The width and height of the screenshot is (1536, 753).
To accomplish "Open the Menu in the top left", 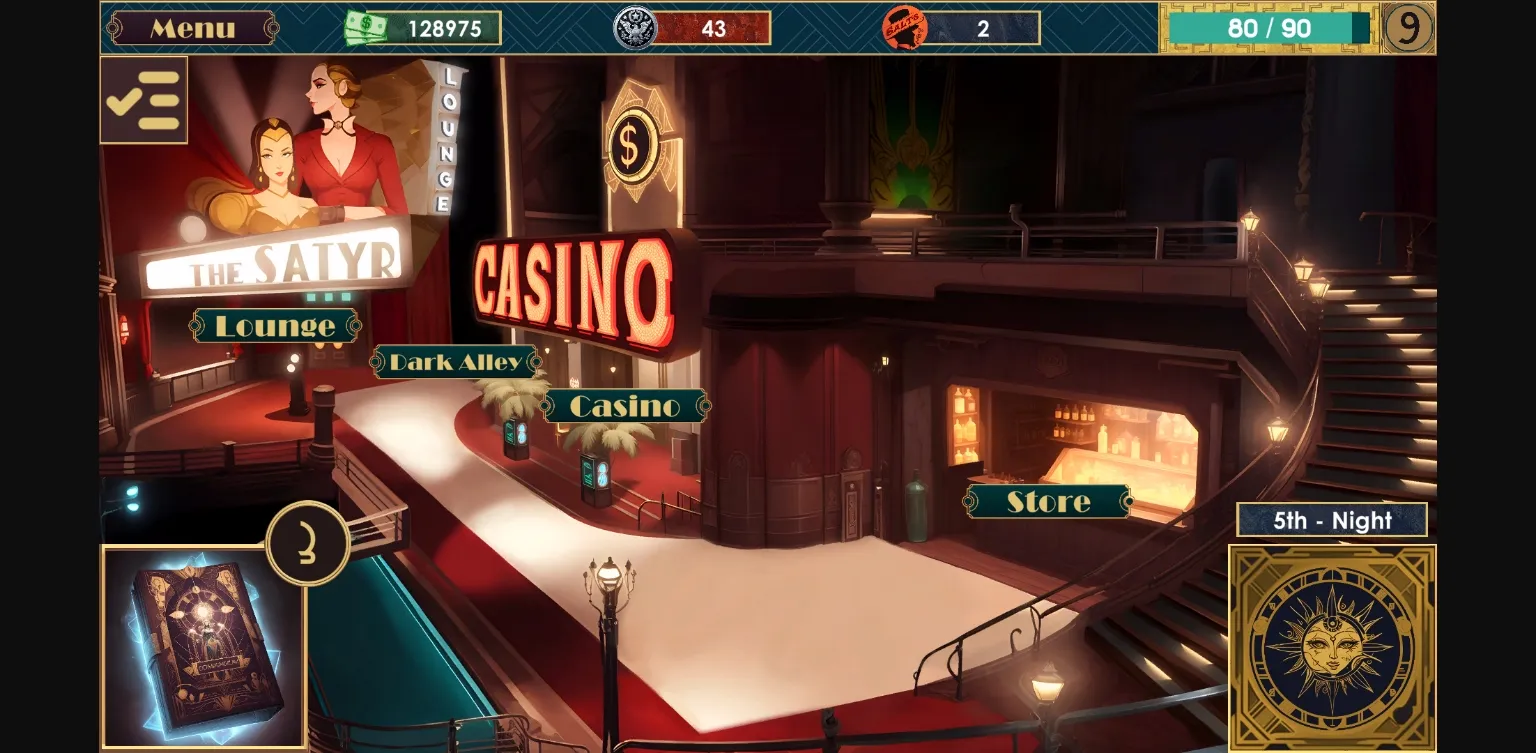I will coord(192,26).
